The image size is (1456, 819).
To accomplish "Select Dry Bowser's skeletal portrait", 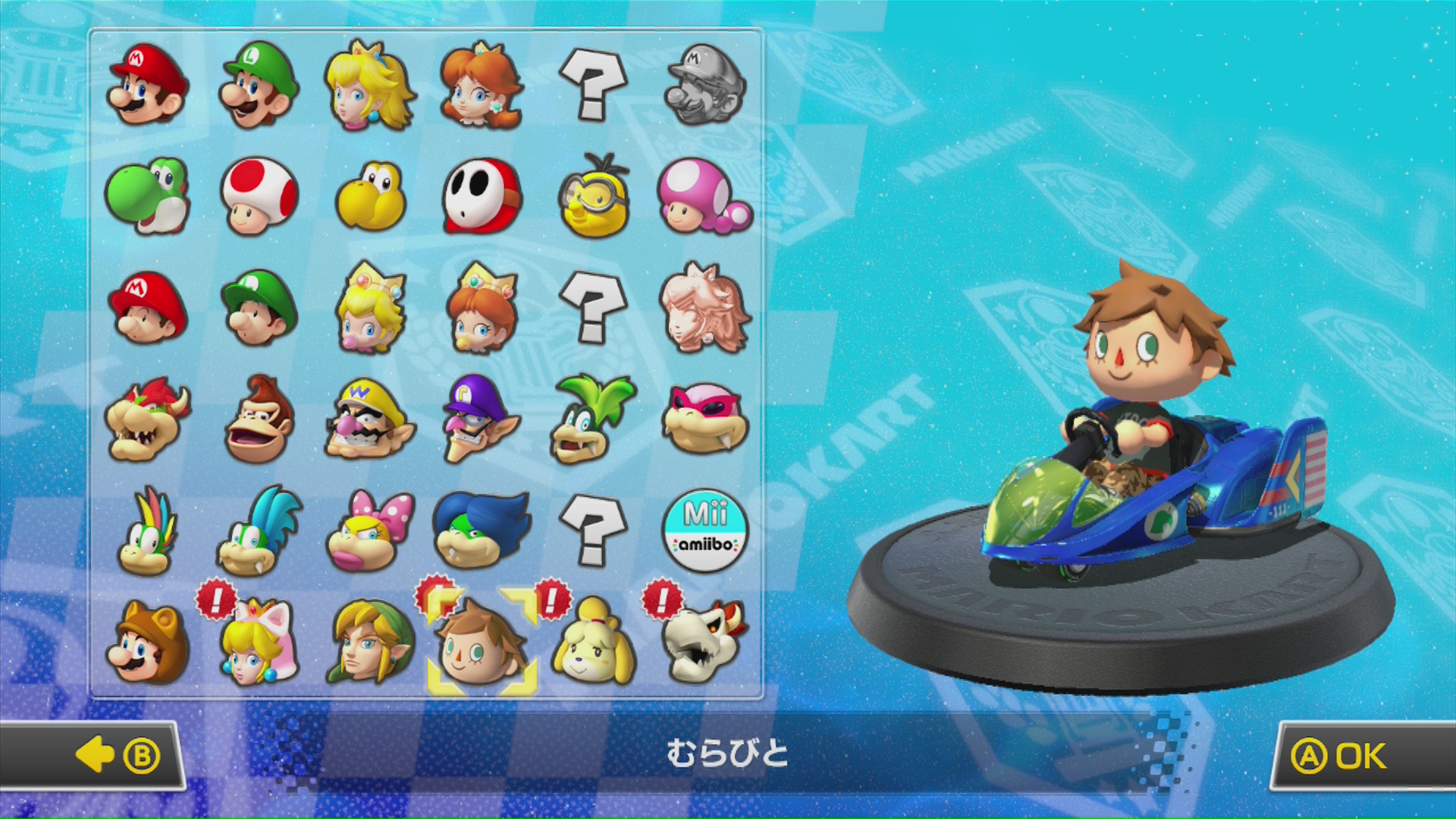I will (x=704, y=642).
